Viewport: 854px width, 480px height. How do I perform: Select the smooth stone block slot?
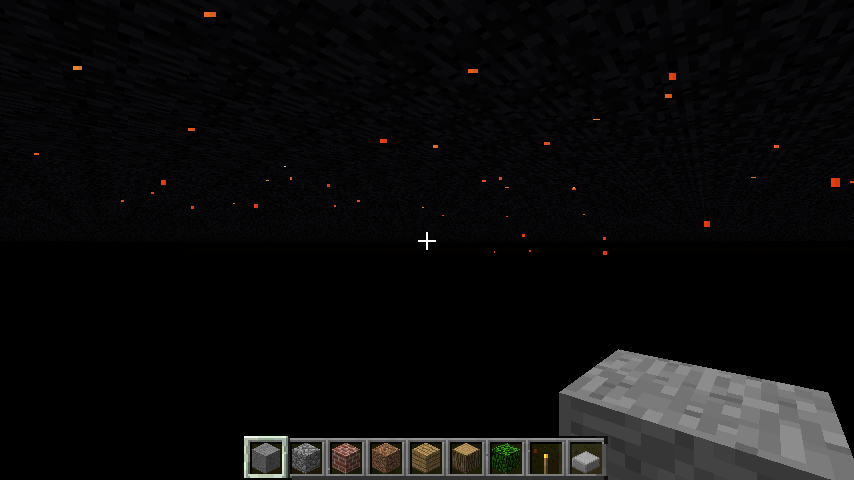[x=266, y=458]
